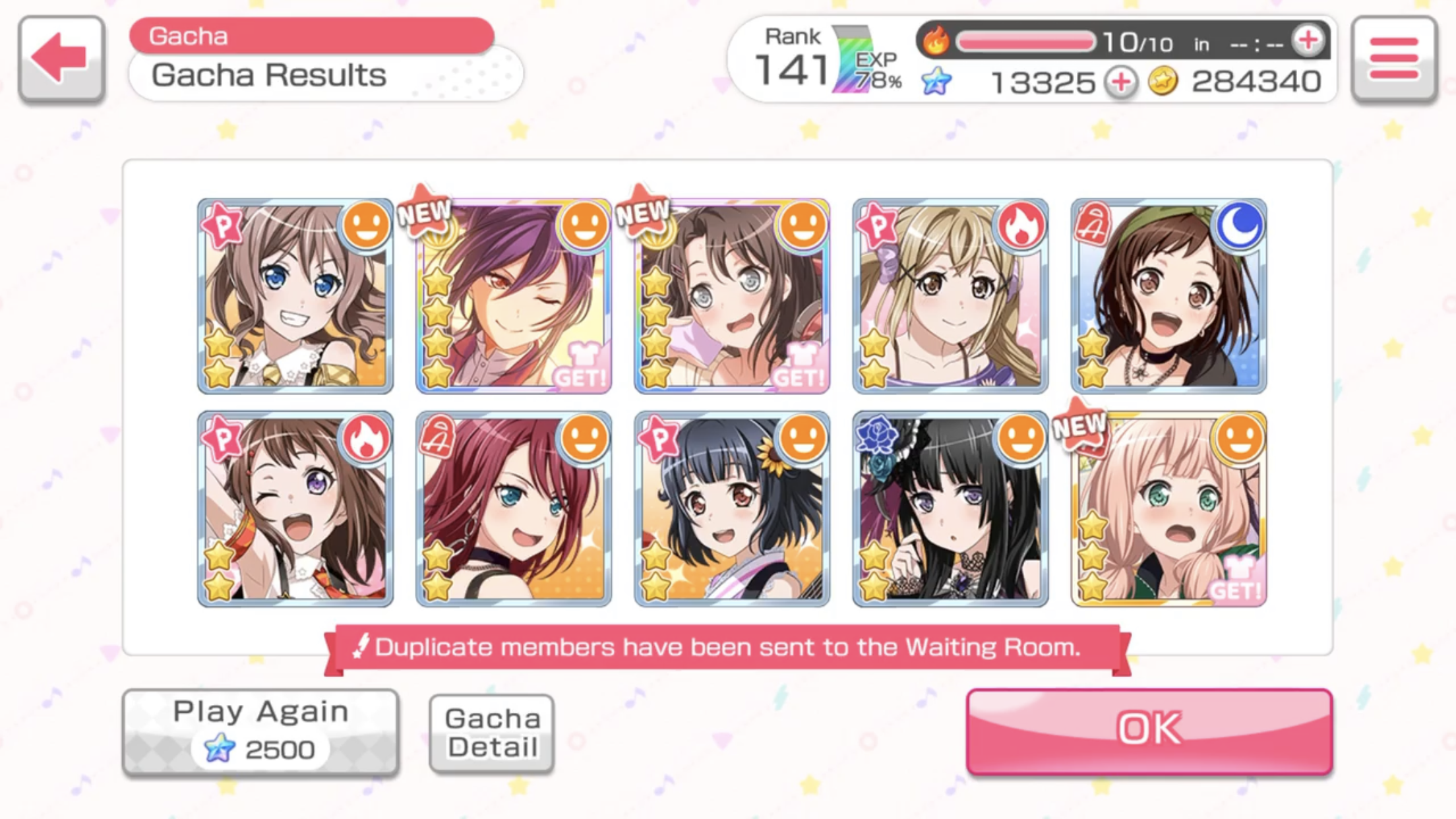Select the green-headband moon attribute card
The image size is (1456, 819).
[x=1168, y=296]
